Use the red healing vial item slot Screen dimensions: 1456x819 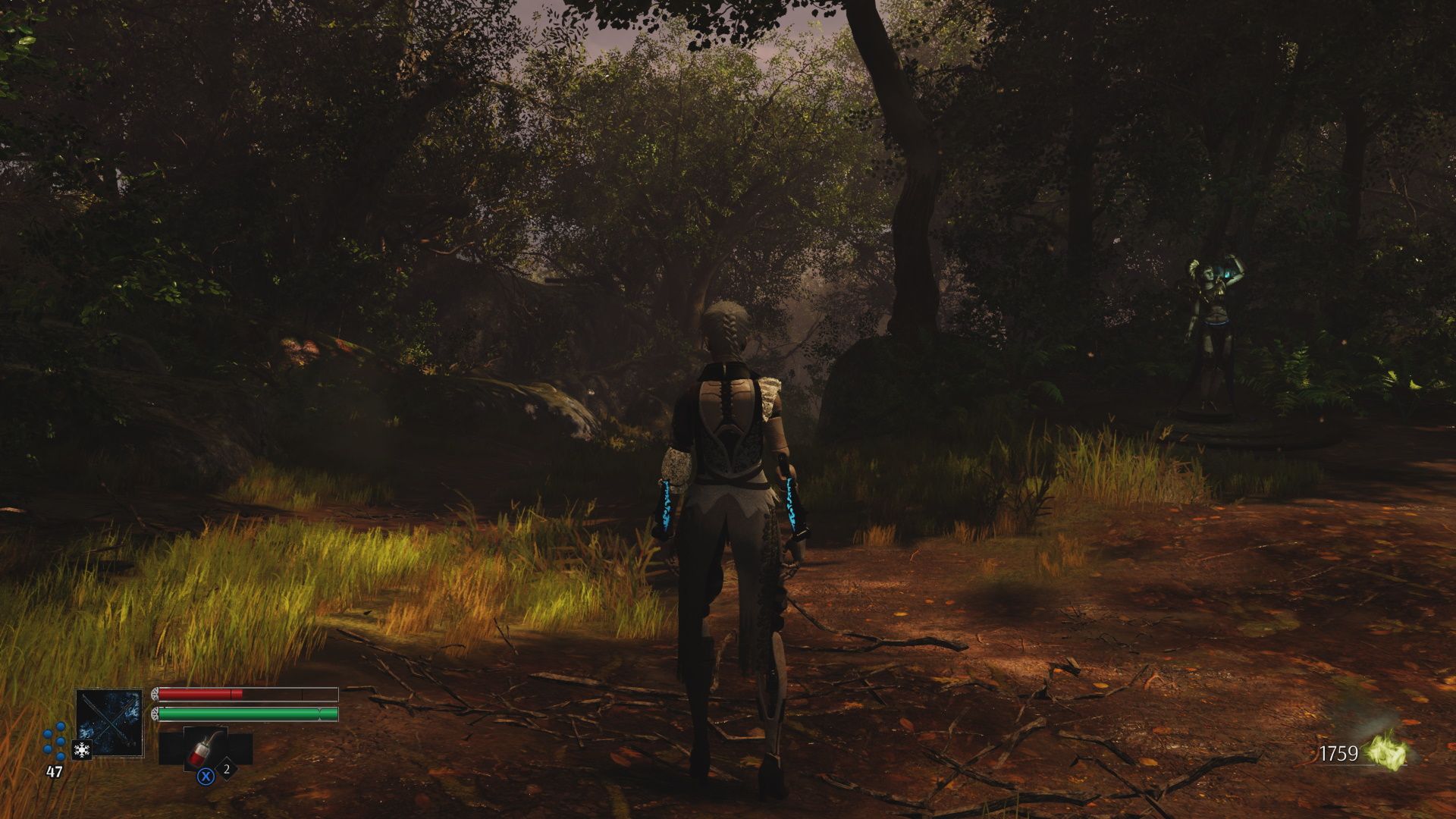(x=205, y=749)
